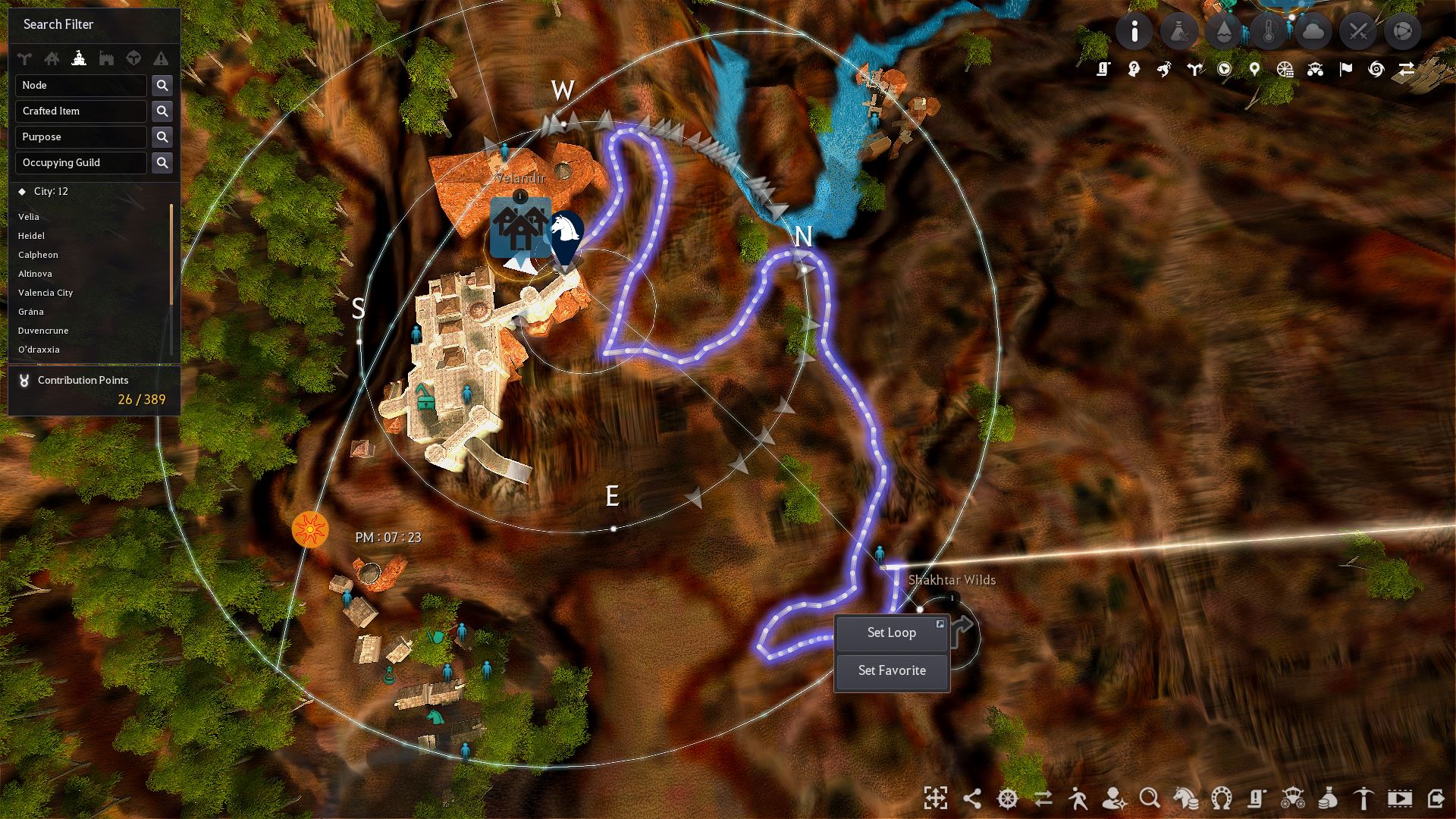This screenshot has width=1456, height=819.
Task: Click the exit icon at bottom right
Action: point(1436,799)
